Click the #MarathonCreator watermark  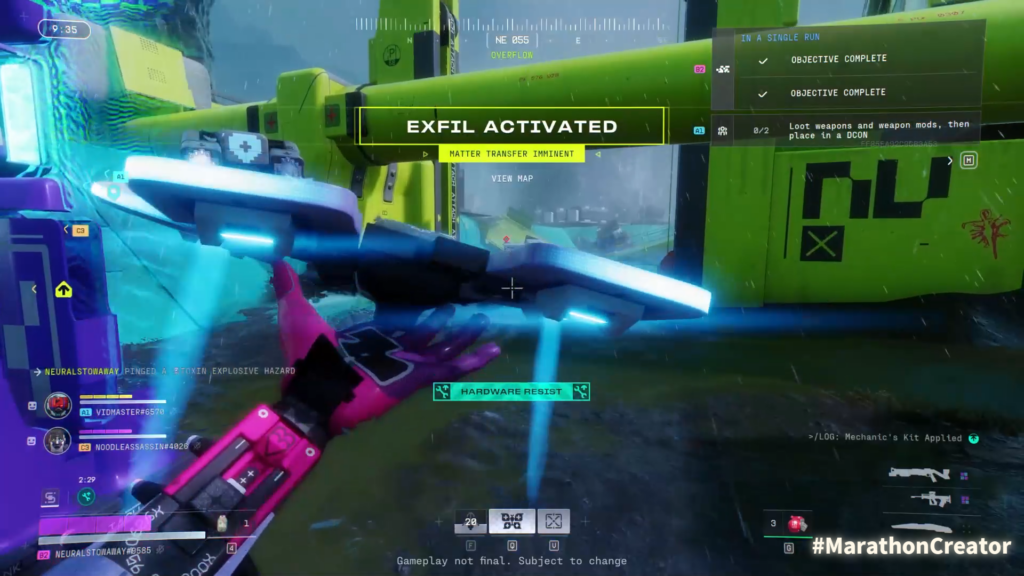[x=910, y=546]
